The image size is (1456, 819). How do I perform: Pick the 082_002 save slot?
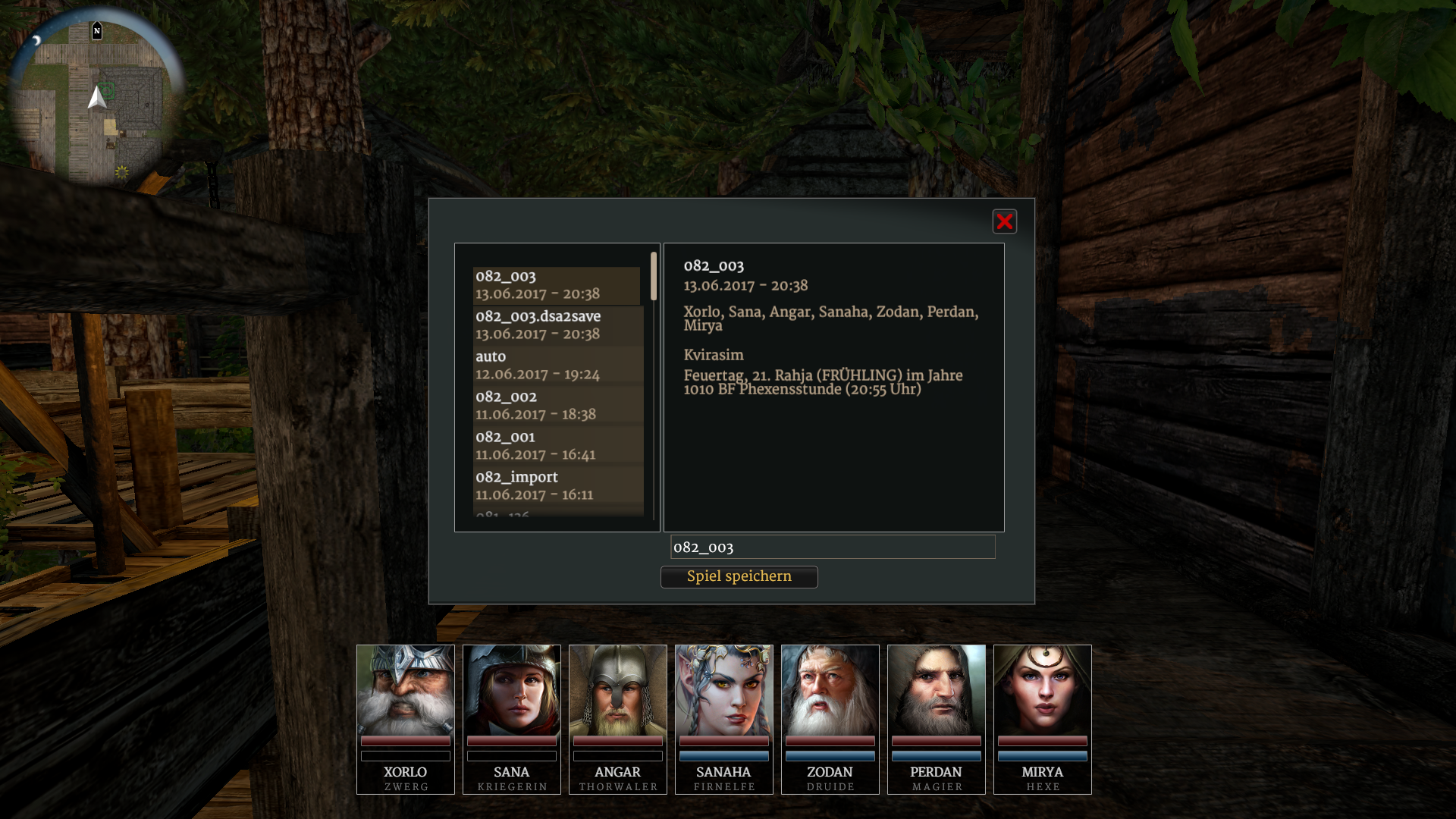pos(557,406)
